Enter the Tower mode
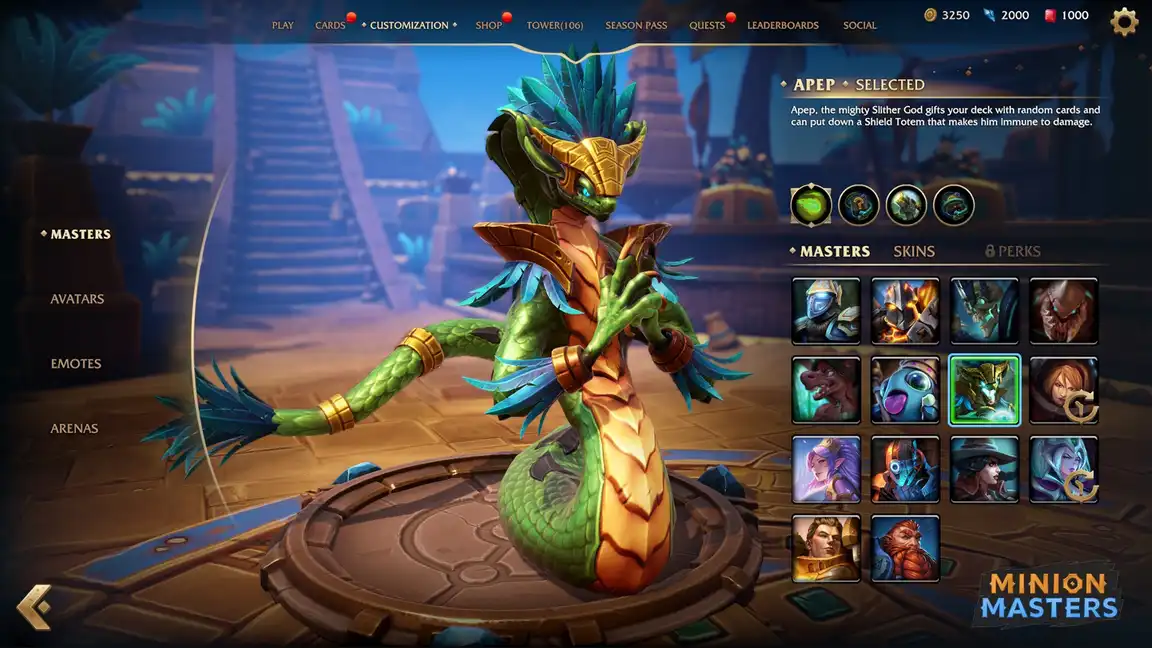1152x648 pixels. point(555,26)
